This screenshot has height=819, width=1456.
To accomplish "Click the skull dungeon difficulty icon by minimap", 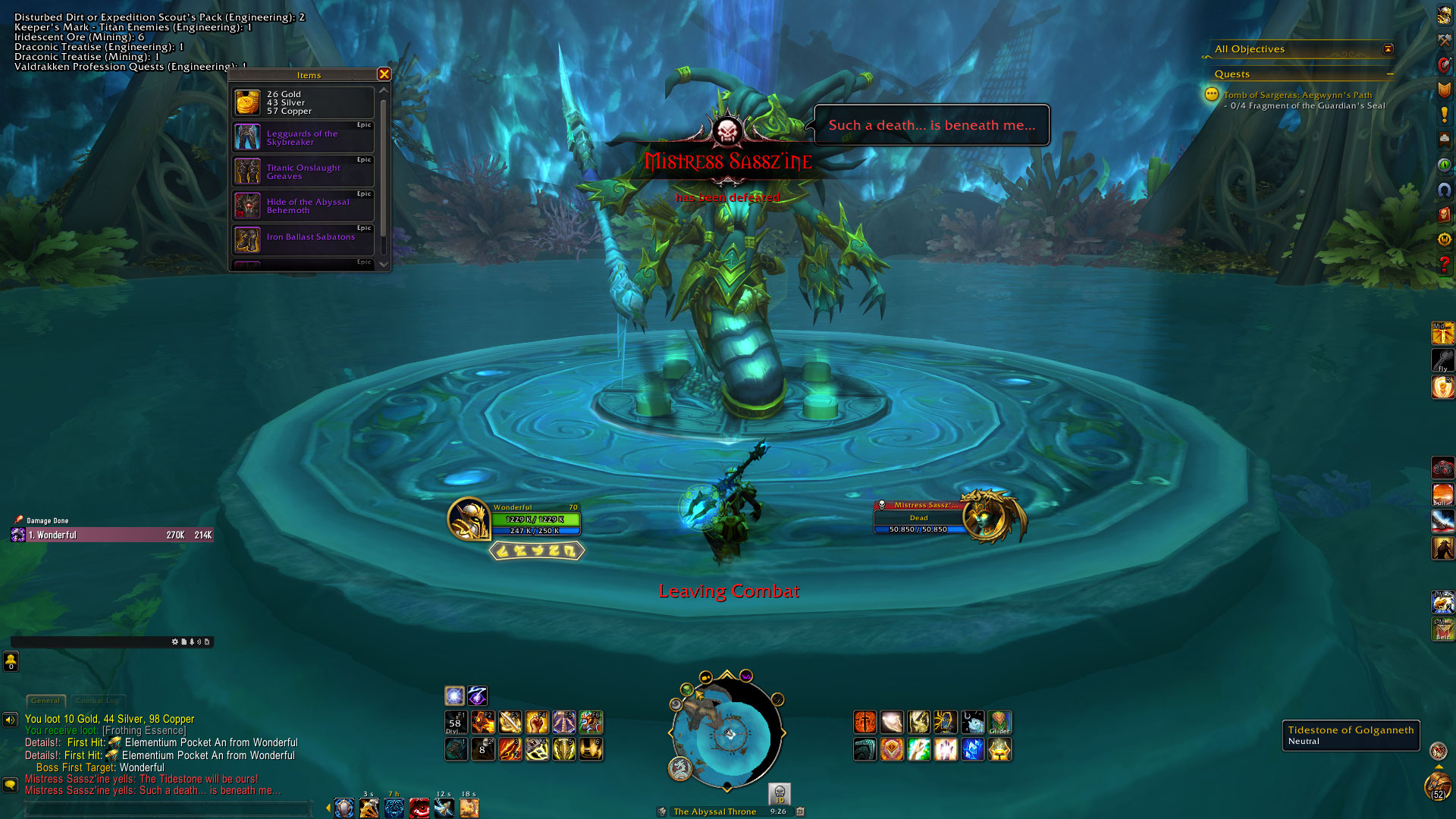I will click(779, 793).
